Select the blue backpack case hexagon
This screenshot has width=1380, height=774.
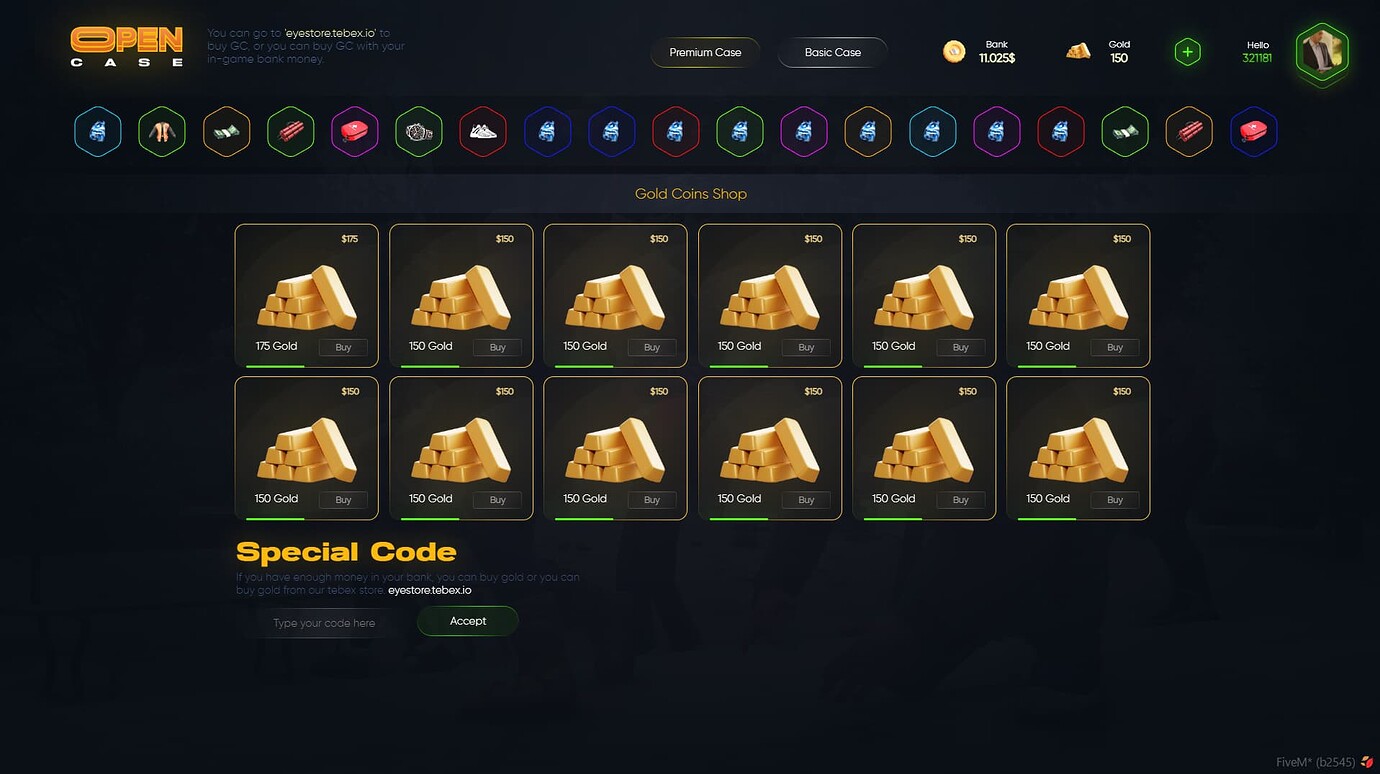97,131
